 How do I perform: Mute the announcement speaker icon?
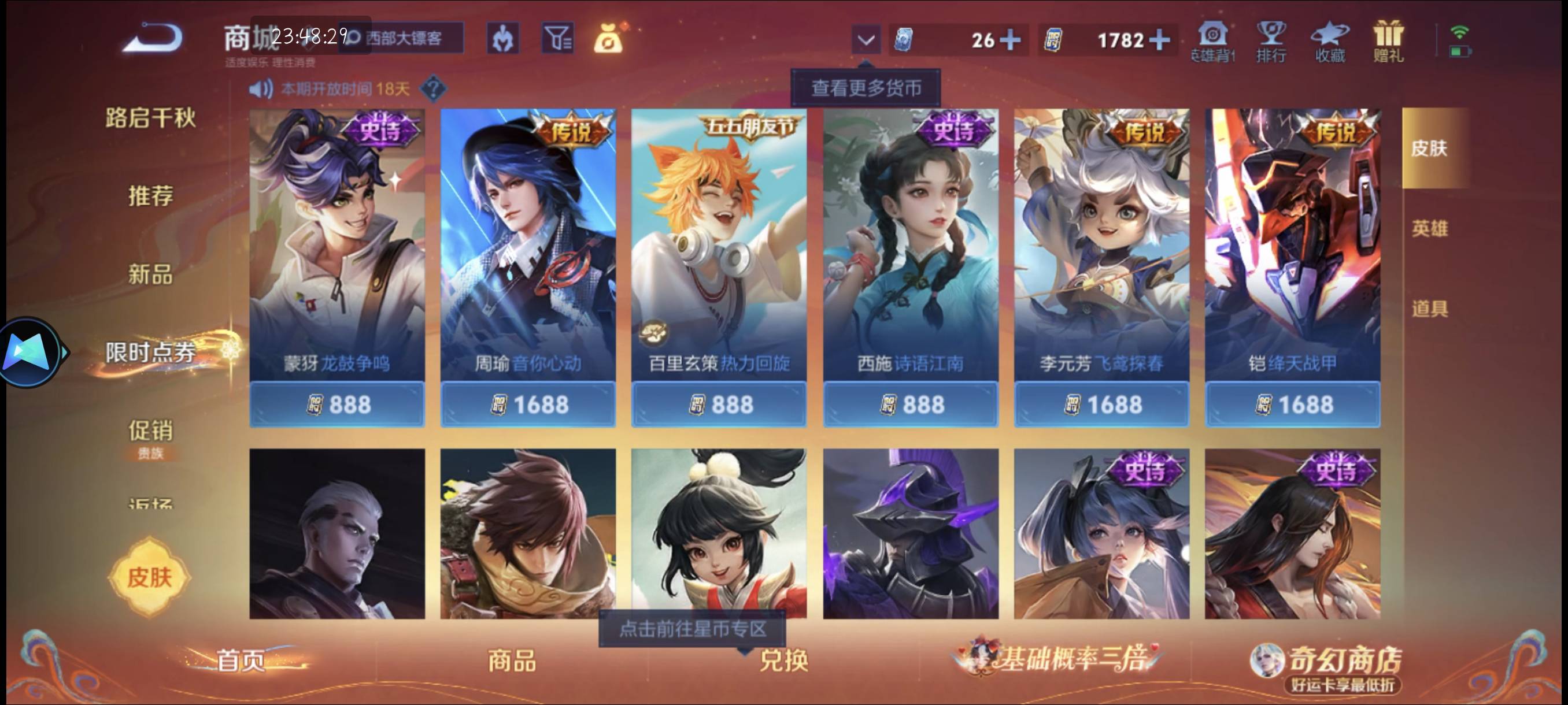click(261, 89)
